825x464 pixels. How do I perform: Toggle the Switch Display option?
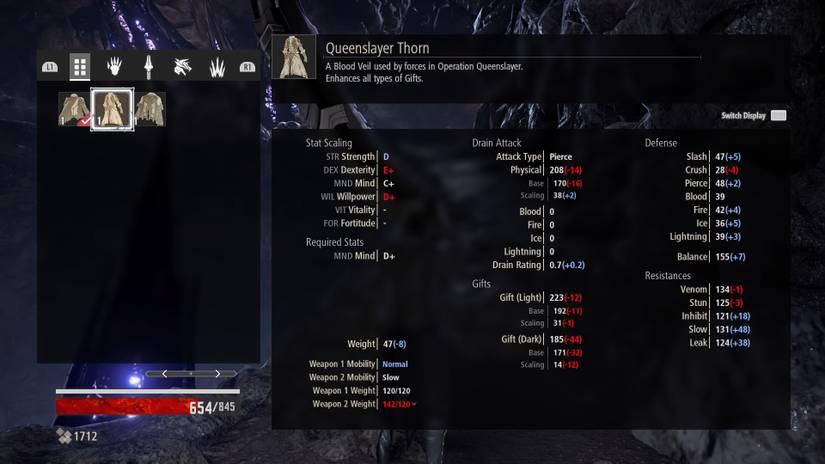pos(778,116)
